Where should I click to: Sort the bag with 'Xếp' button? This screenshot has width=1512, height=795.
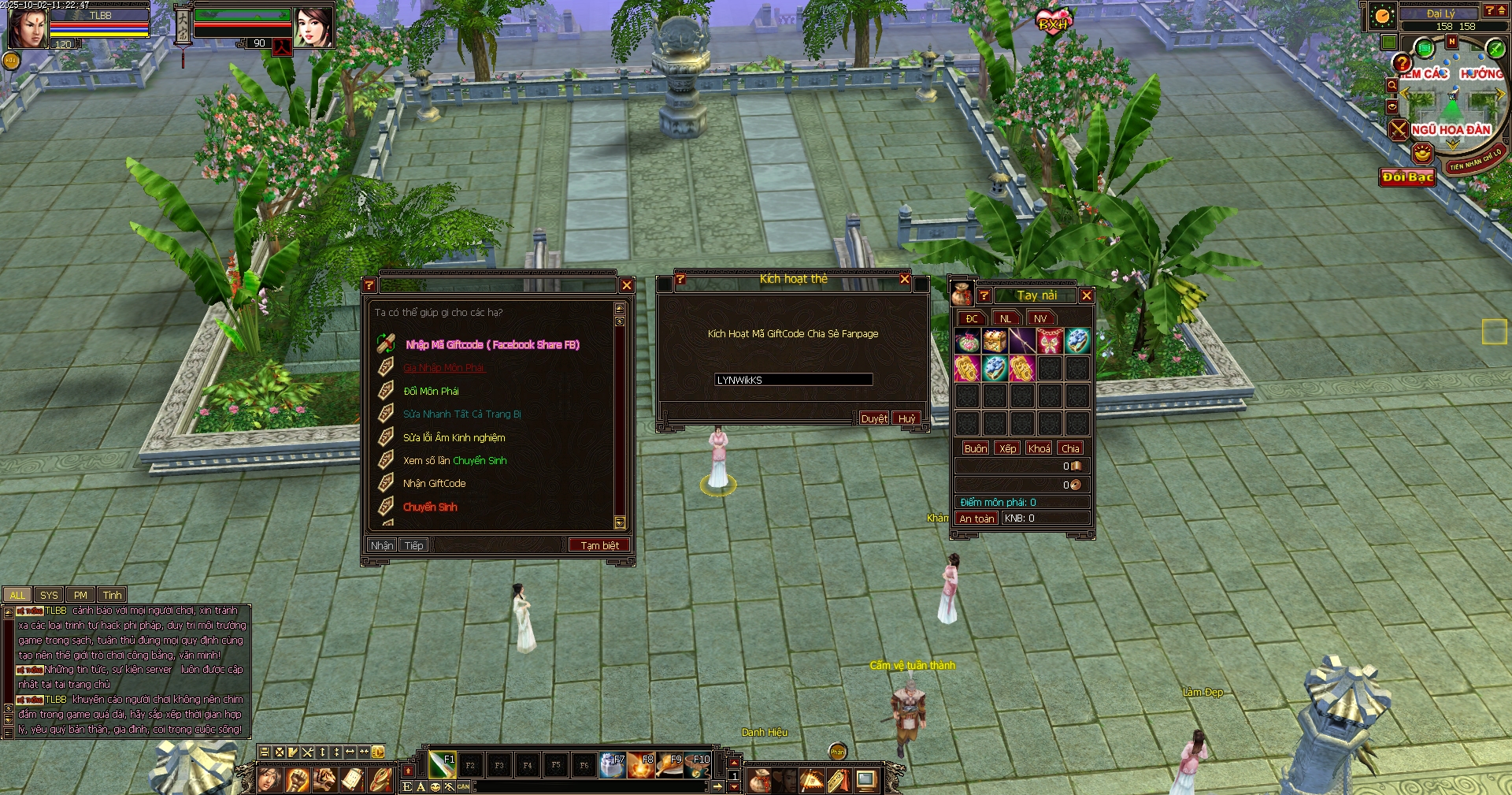click(x=1007, y=448)
